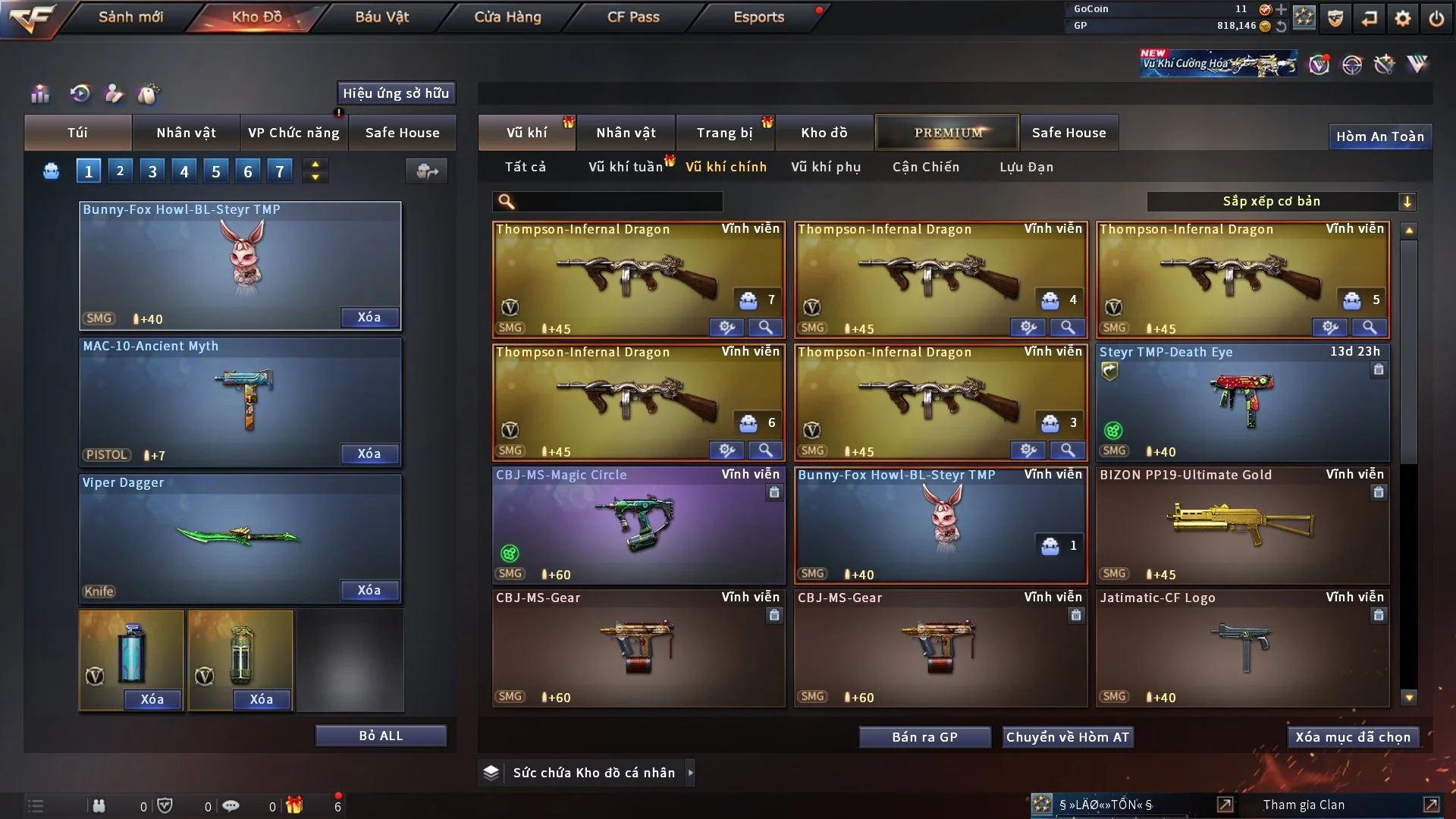Image resolution: width=1456 pixels, height=819 pixels.
Task: Click Xóa mục đã chọn button
Action: 1353,737
